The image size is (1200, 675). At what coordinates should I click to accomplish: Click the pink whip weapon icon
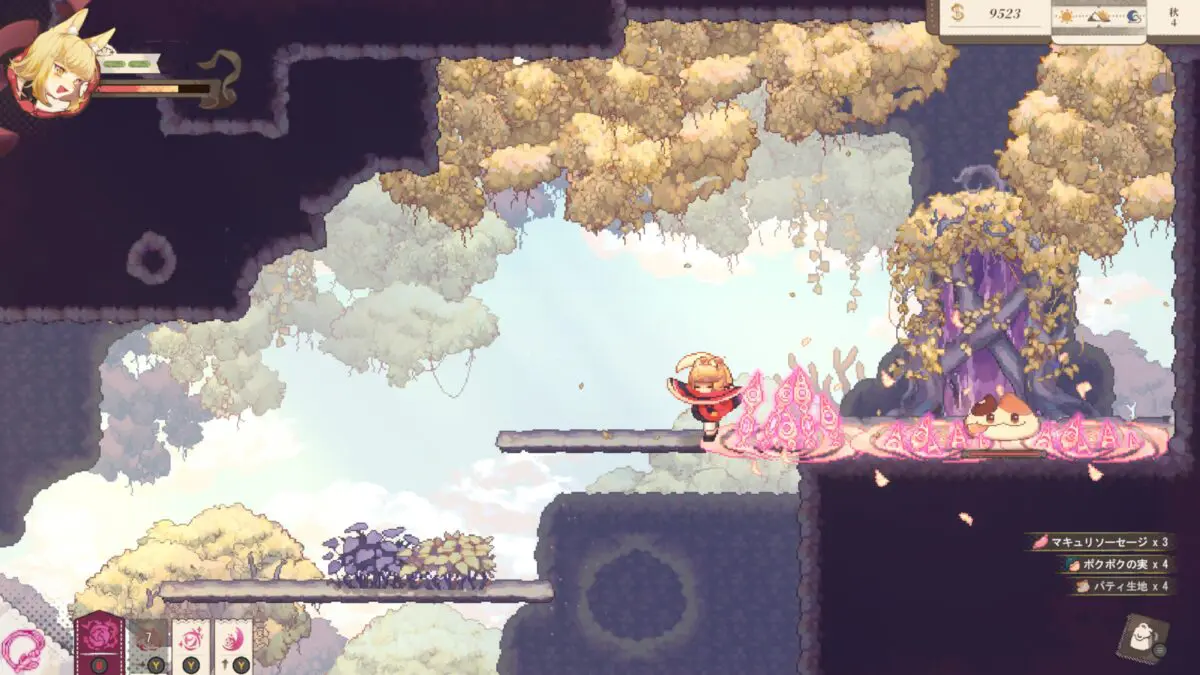[22, 652]
